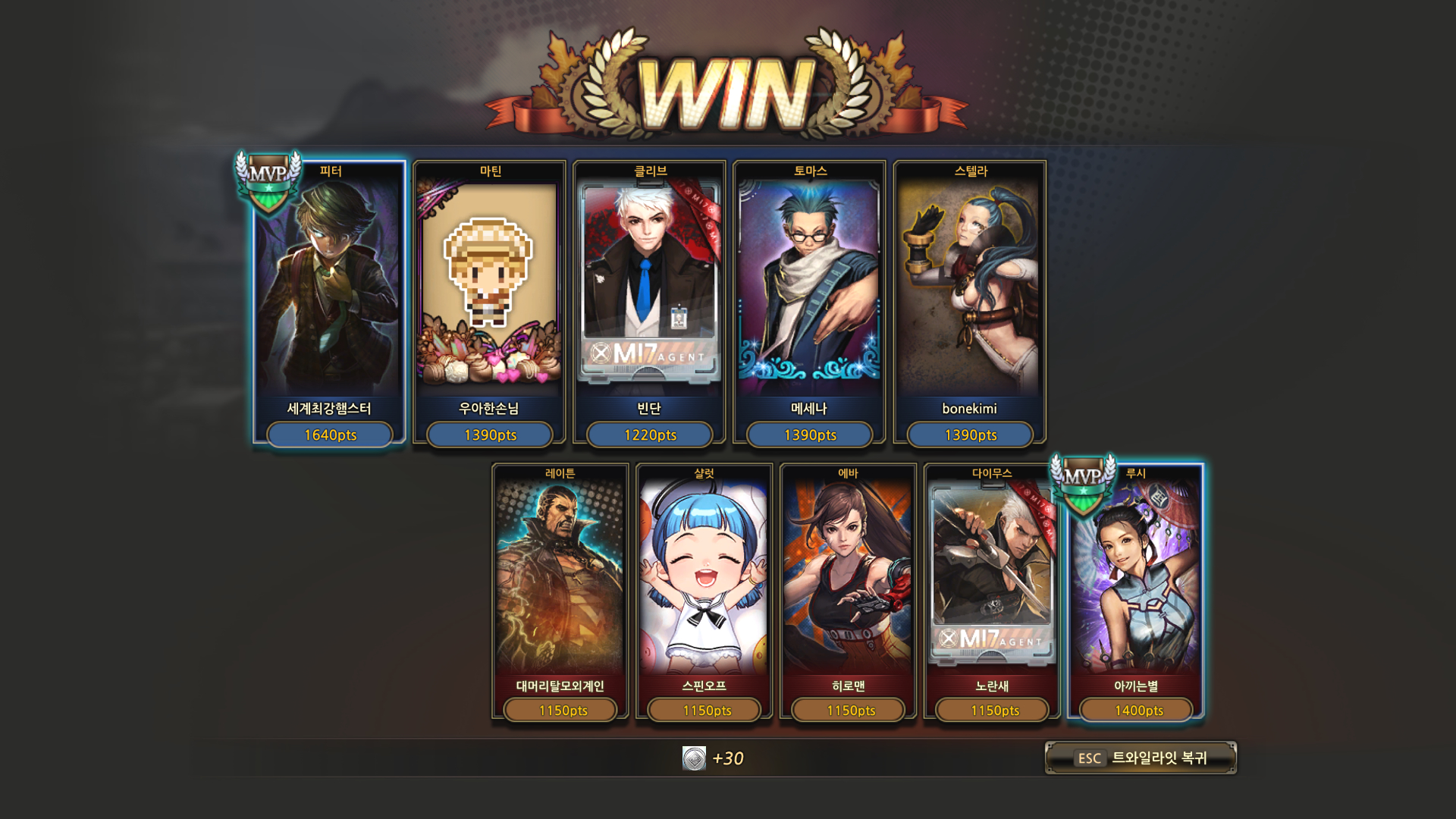Screen dimensions: 1456x819
Task: Click the bonekimi player card
Action: point(970,303)
